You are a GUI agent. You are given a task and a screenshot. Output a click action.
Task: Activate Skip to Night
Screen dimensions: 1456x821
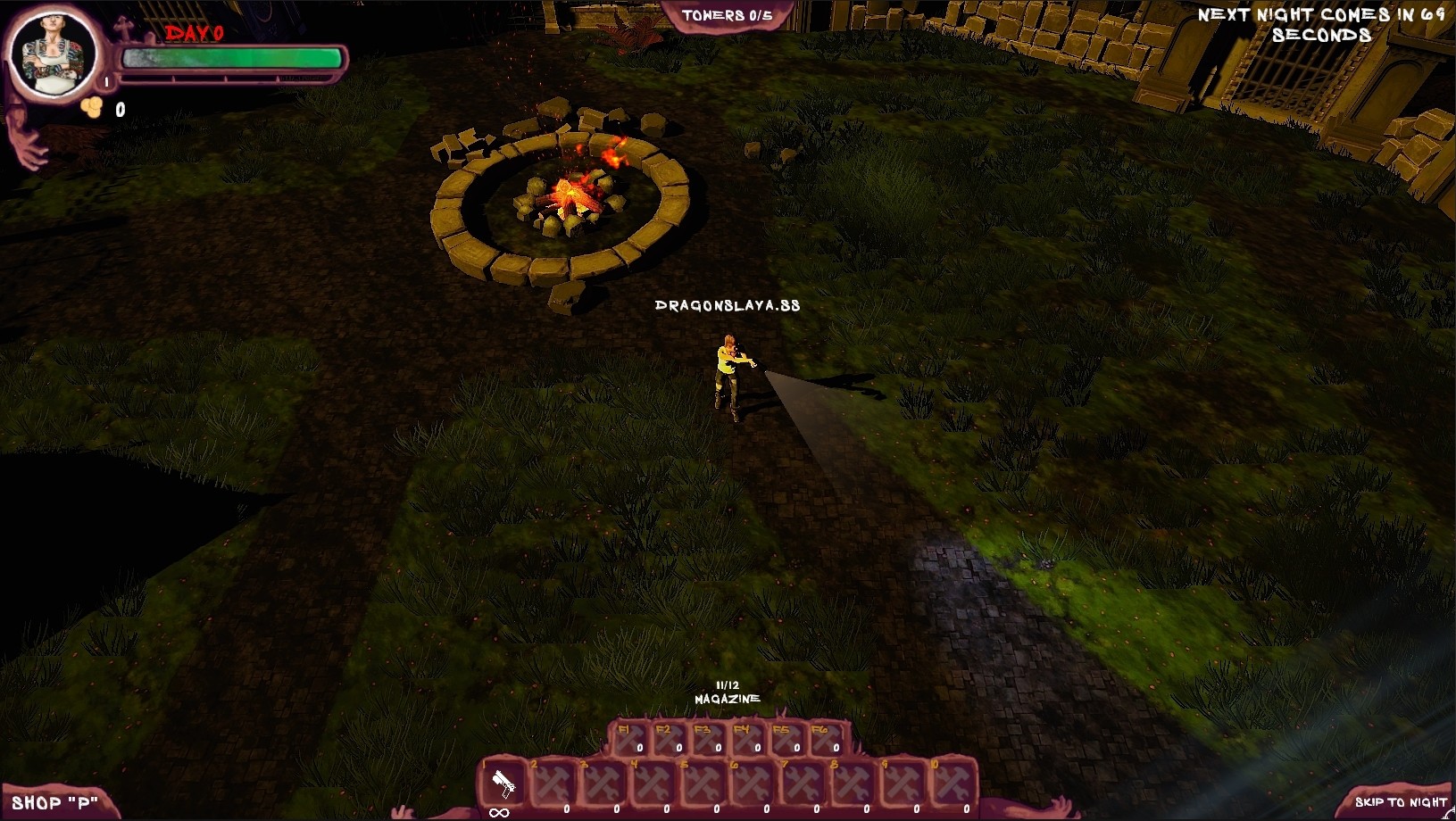point(1402,801)
